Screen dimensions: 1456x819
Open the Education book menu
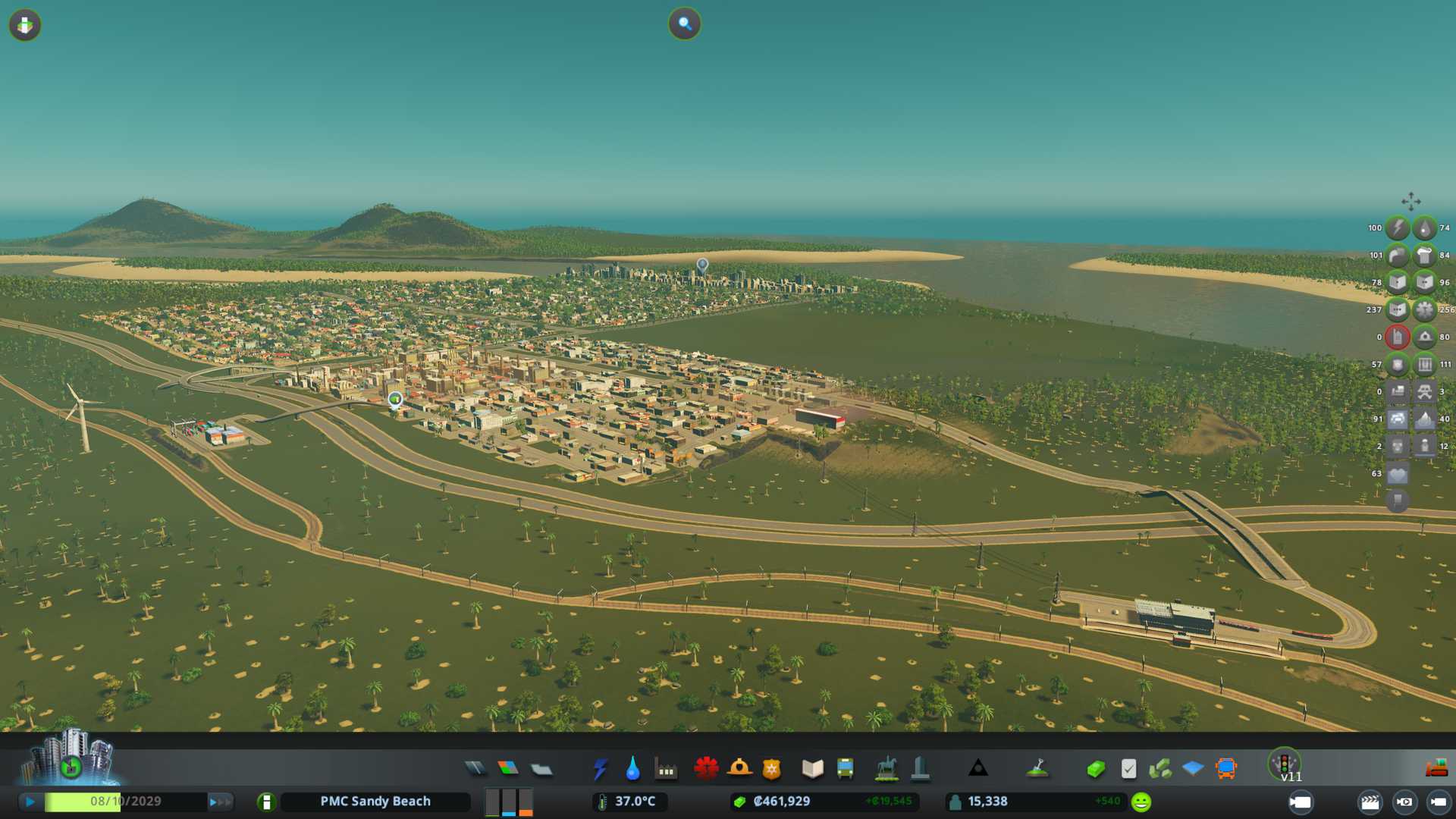812,769
